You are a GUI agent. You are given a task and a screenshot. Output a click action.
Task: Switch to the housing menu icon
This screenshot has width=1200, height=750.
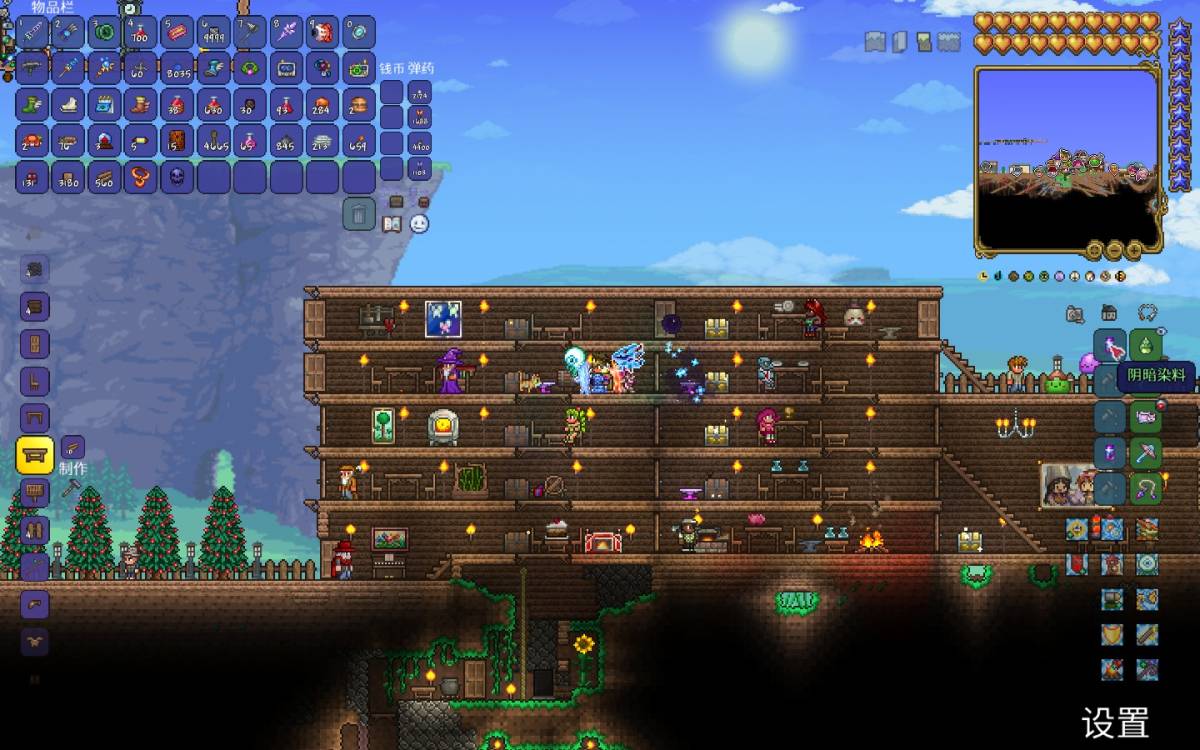coord(1109,313)
